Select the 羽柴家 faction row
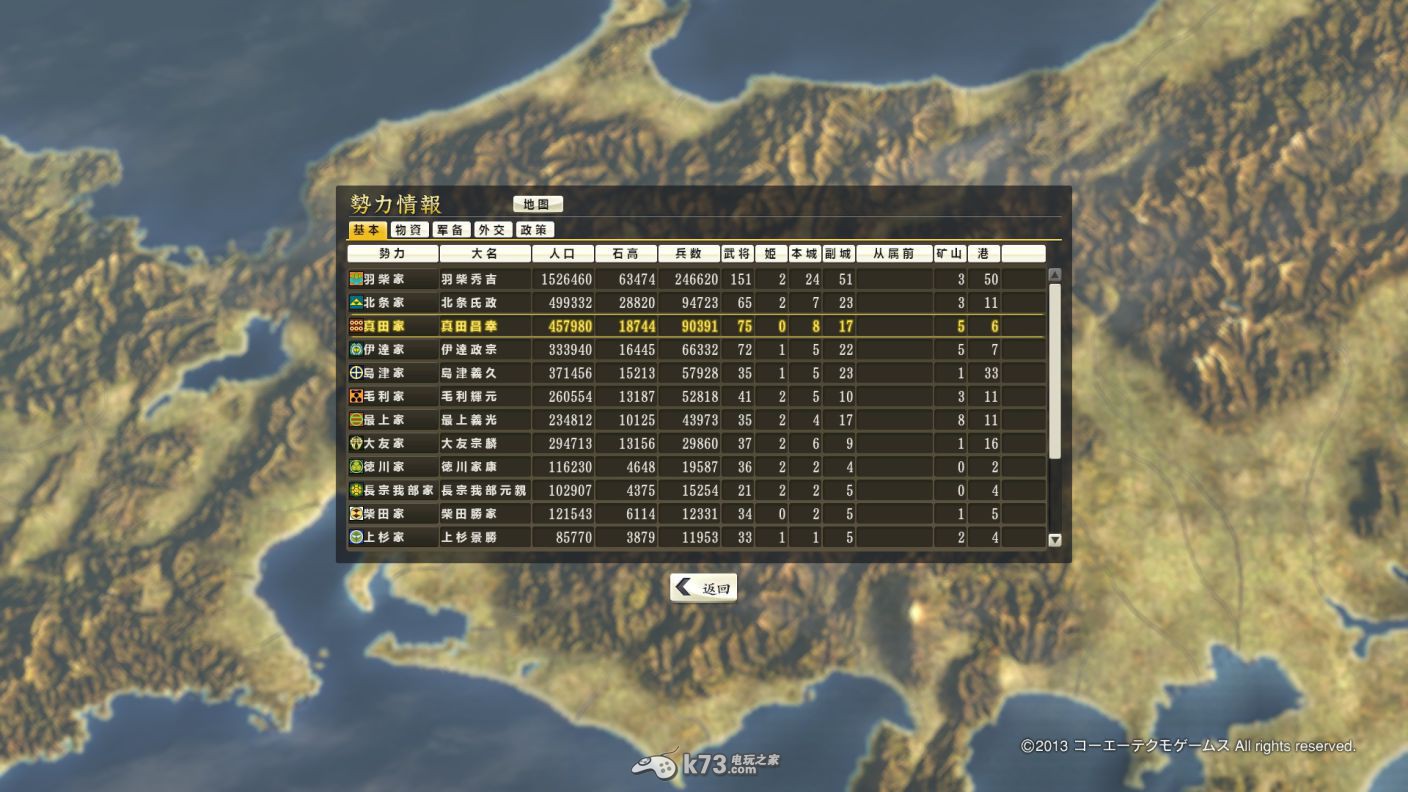Screen dimensions: 1408x792 pyautogui.click(x=392, y=279)
